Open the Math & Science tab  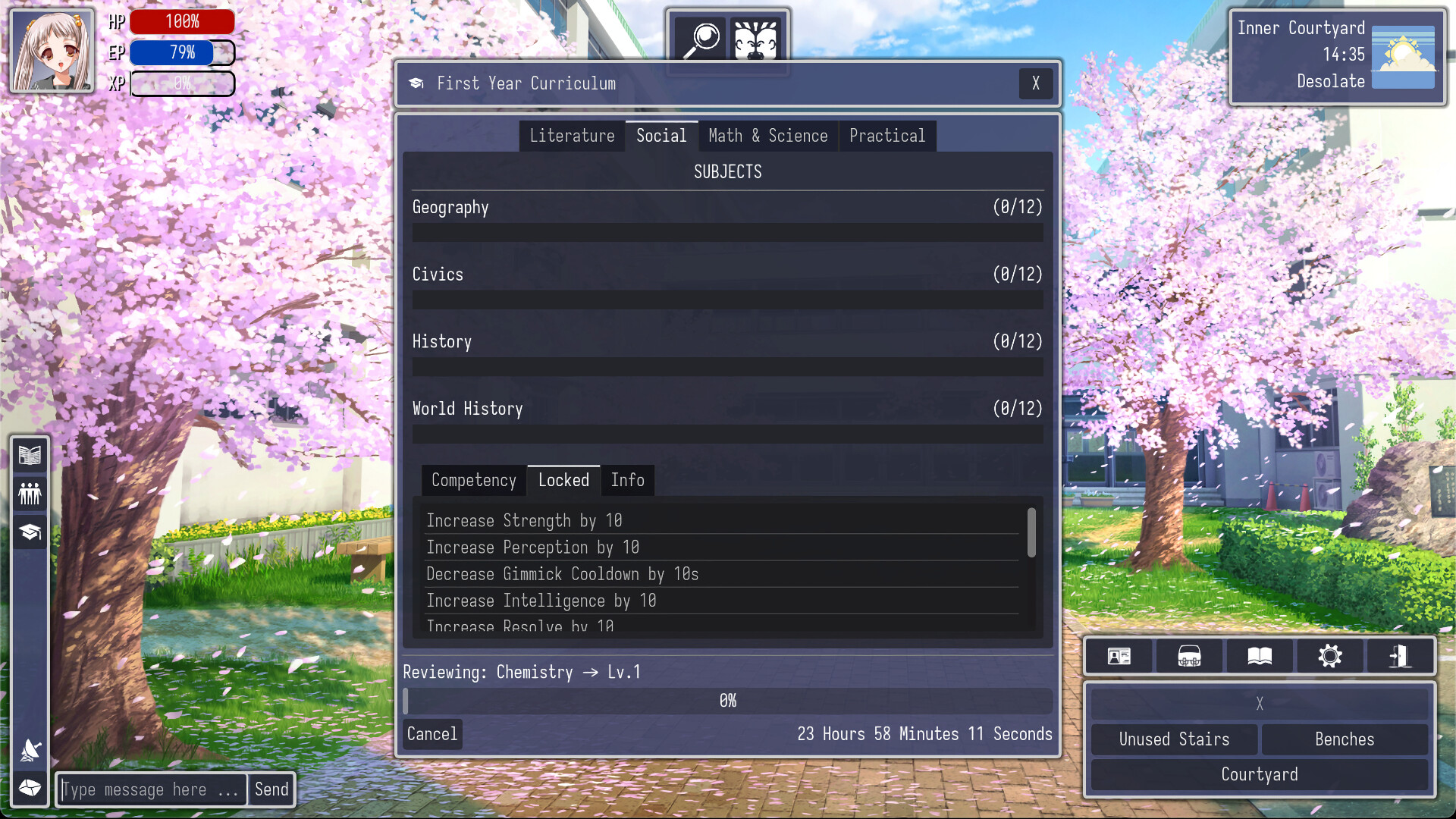[x=767, y=136]
